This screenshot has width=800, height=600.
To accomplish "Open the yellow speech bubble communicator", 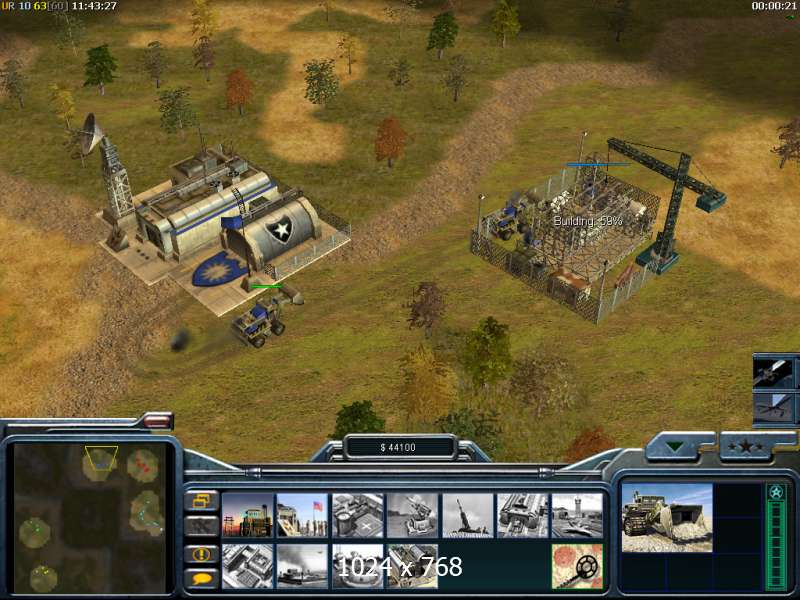I will tap(201, 578).
